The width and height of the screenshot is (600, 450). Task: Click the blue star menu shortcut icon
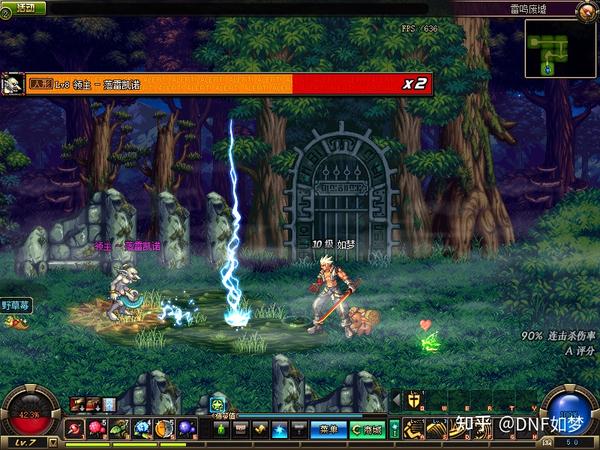pos(280,429)
